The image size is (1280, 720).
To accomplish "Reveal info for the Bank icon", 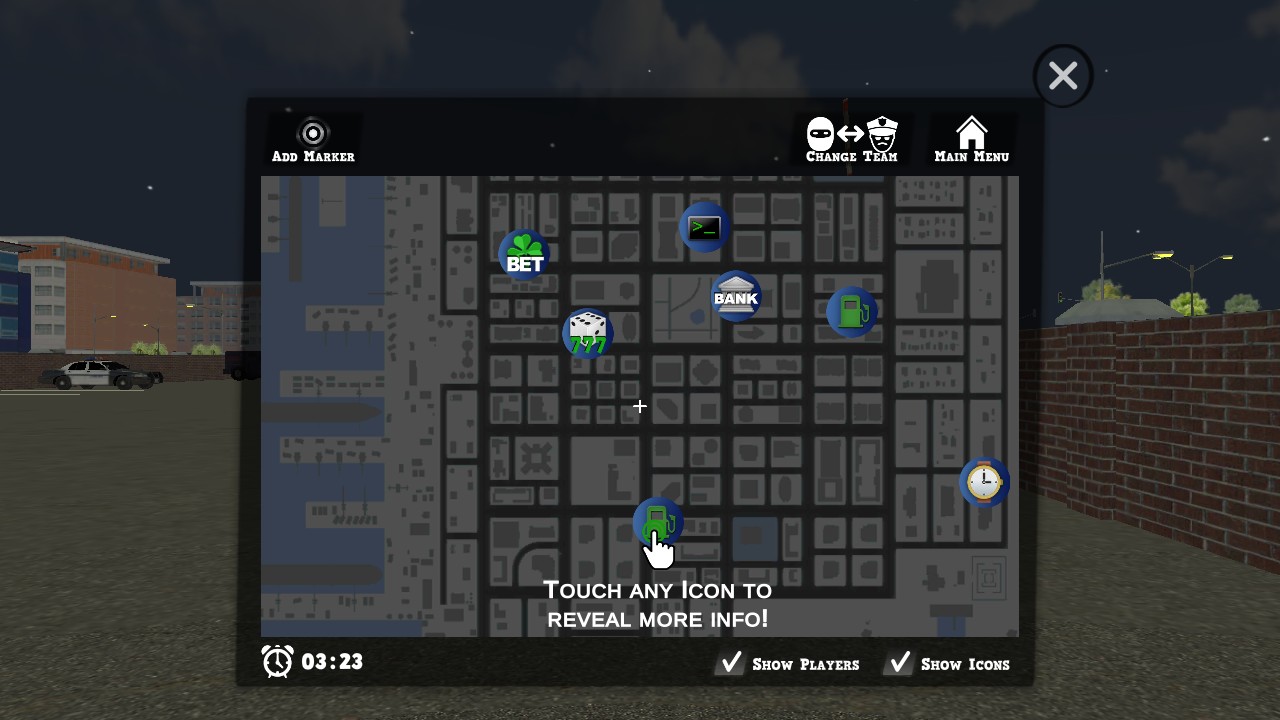I will [x=736, y=296].
